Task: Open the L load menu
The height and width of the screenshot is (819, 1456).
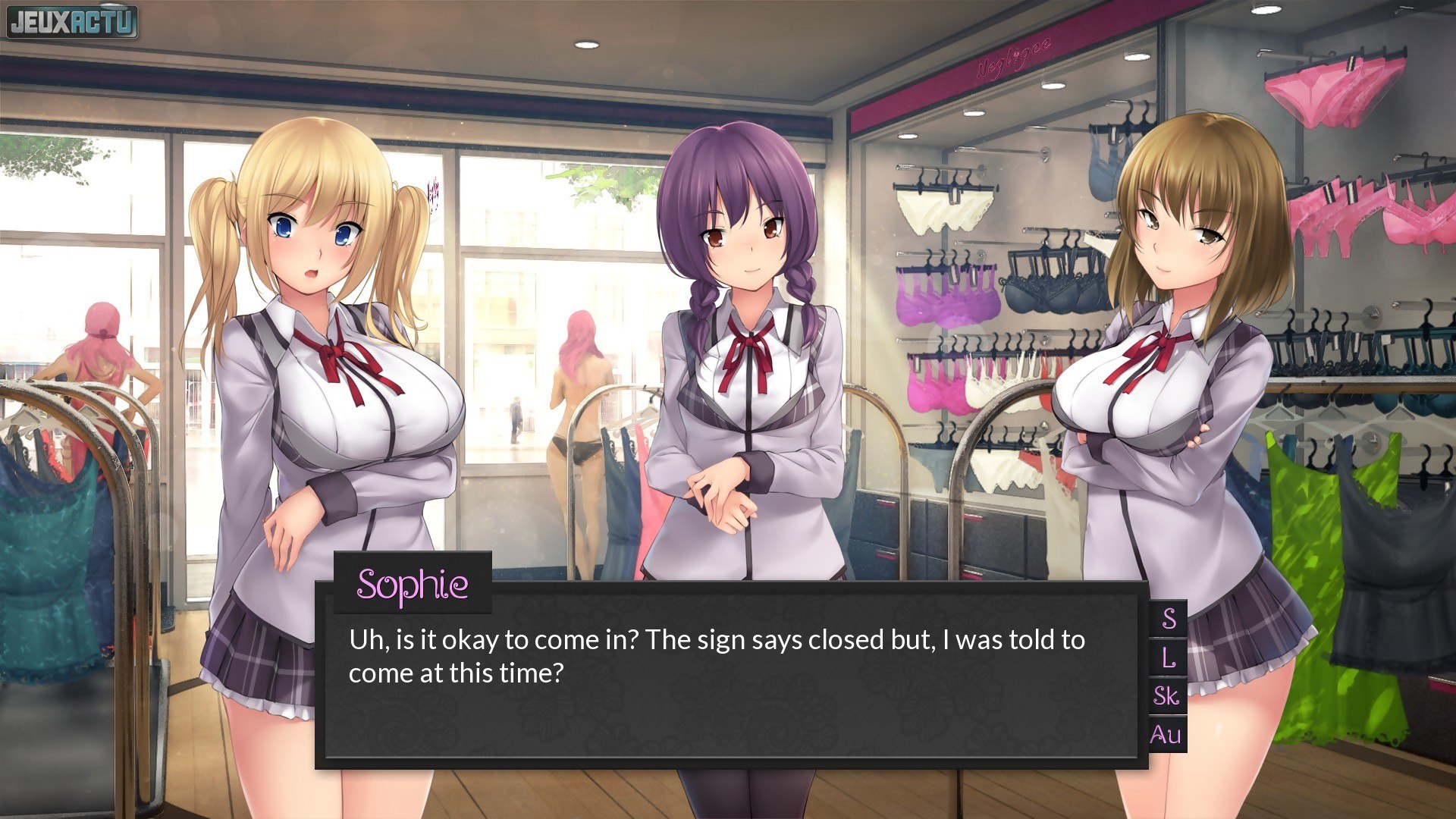Action: 1169,657
